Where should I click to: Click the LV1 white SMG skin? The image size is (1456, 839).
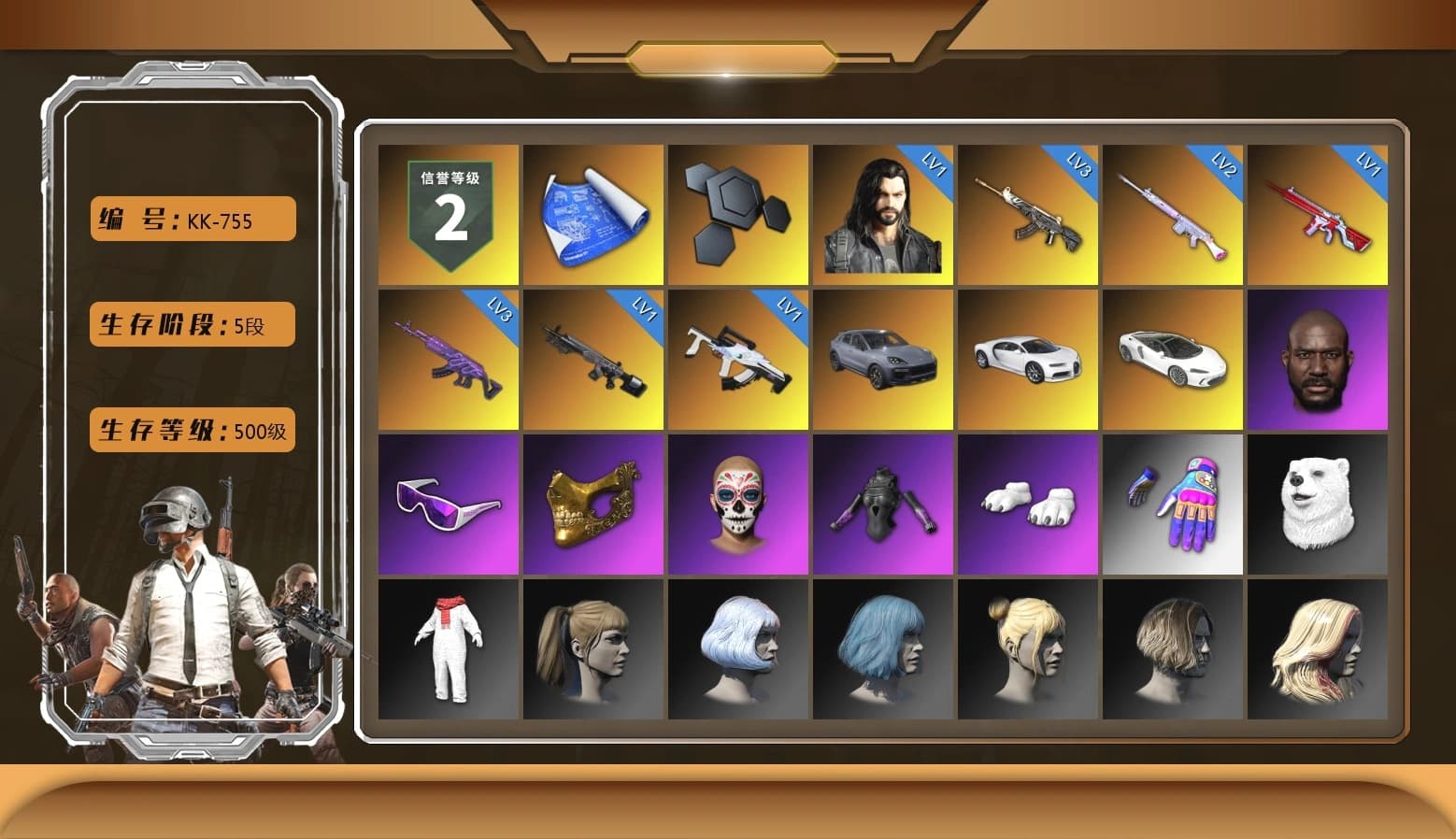coord(737,358)
